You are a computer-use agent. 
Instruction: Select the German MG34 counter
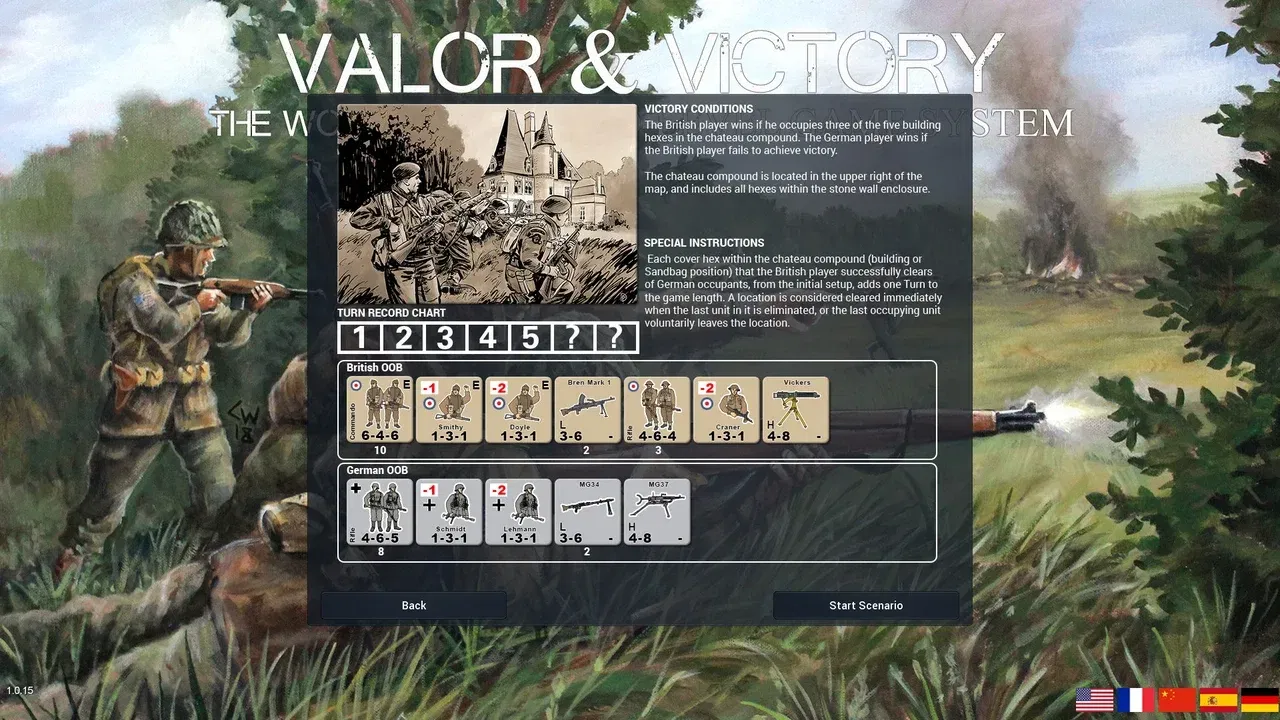tap(587, 511)
